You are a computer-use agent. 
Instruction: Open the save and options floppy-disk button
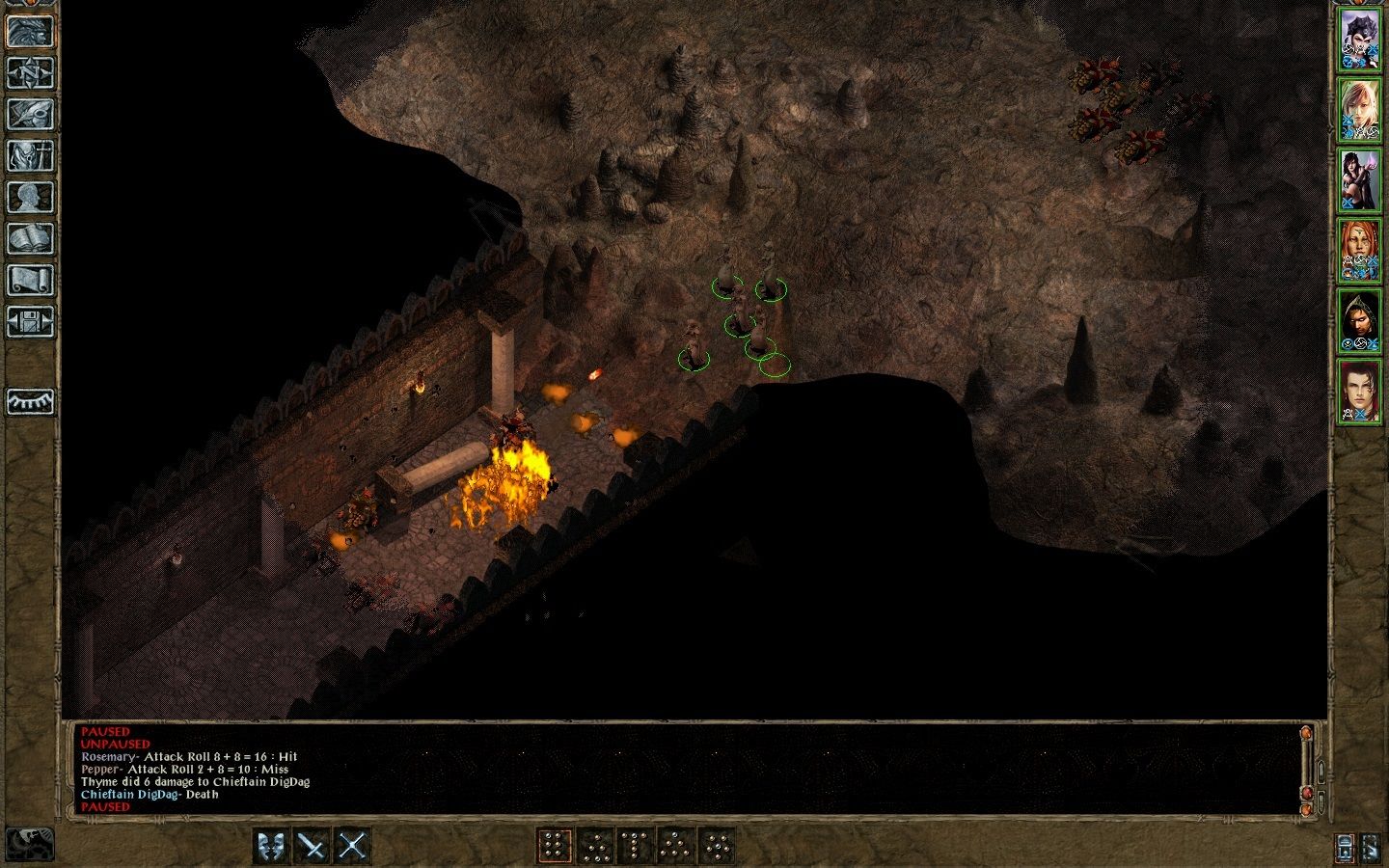[x=30, y=321]
